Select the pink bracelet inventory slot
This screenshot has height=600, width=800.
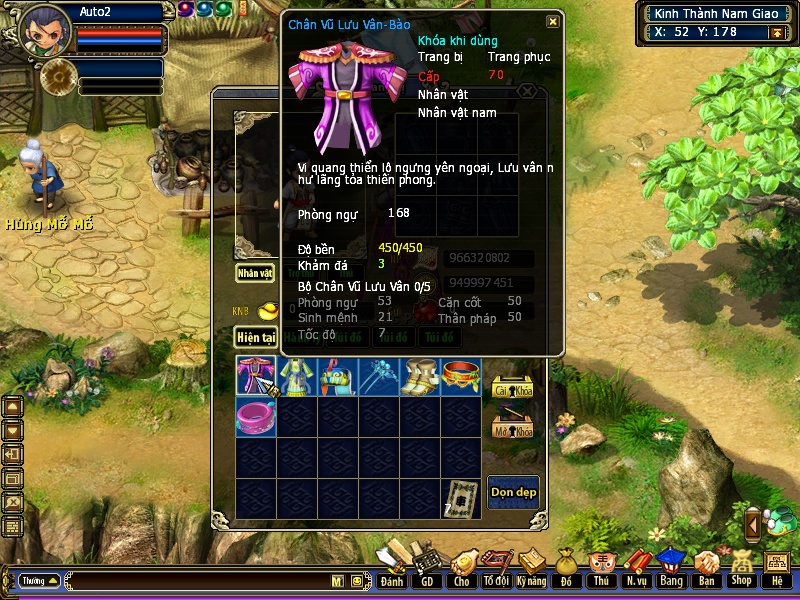pyautogui.click(x=256, y=415)
